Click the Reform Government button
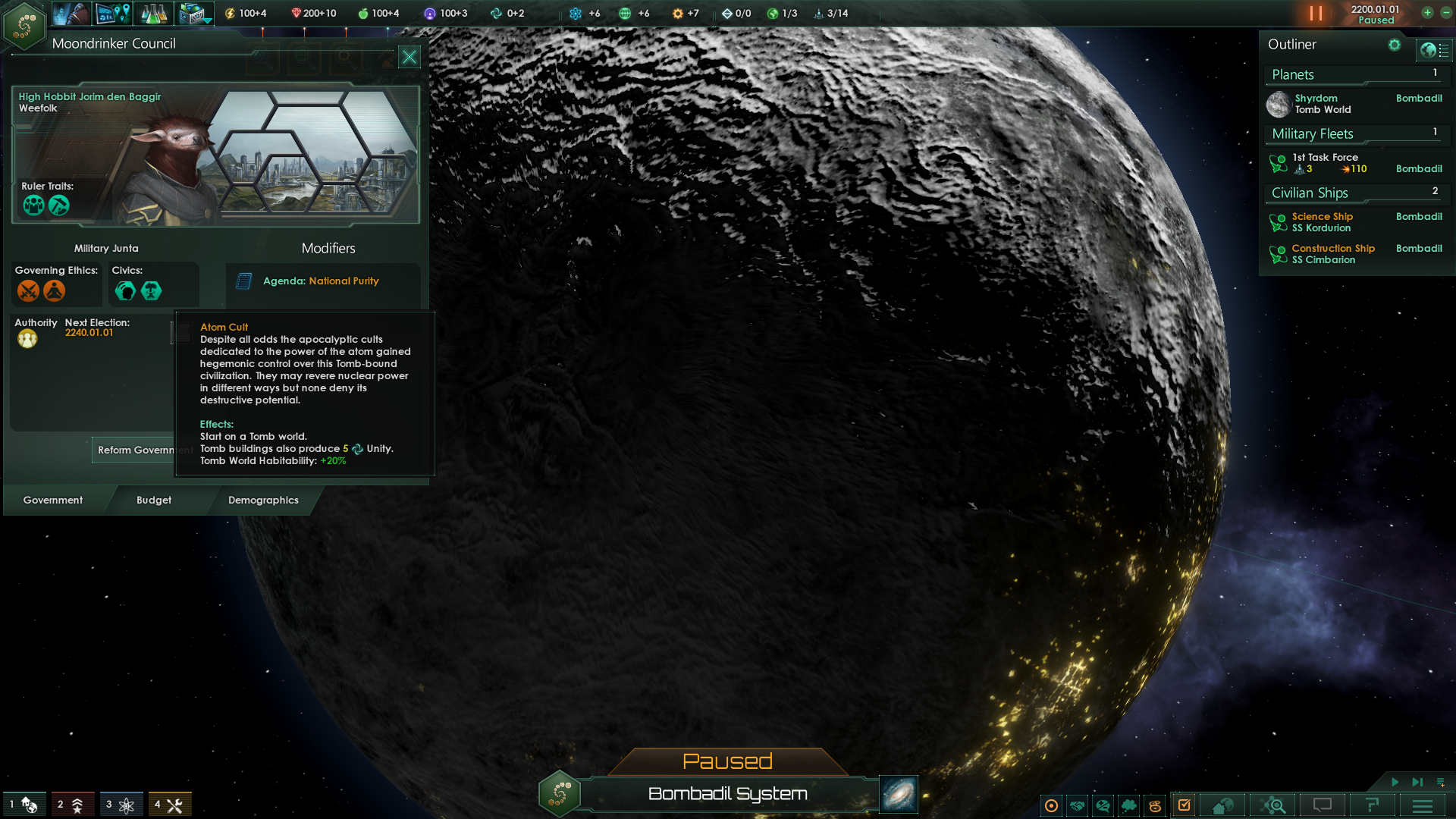Viewport: 1456px width, 819px height. [x=135, y=450]
